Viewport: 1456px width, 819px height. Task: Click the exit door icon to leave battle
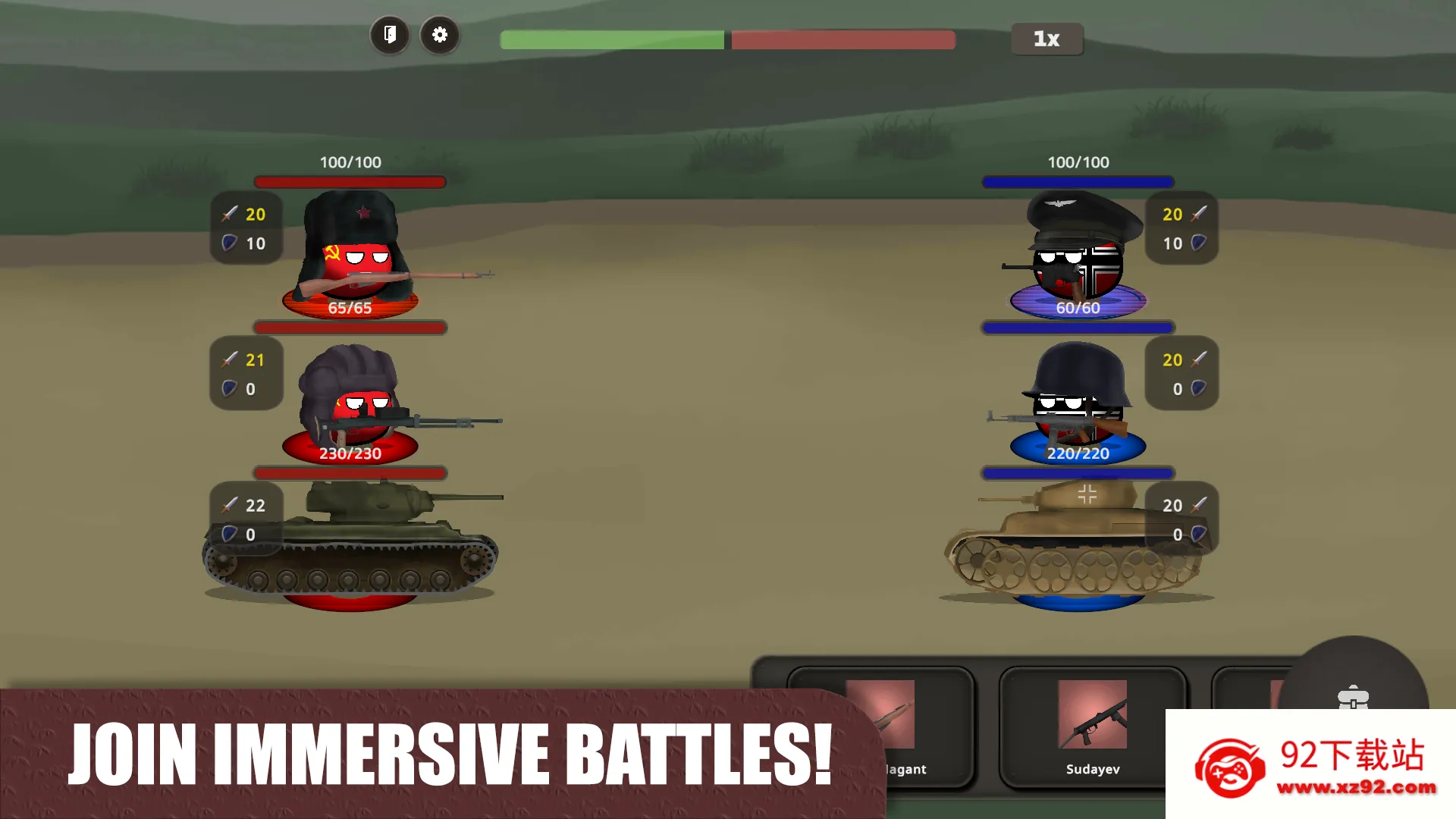tap(390, 35)
